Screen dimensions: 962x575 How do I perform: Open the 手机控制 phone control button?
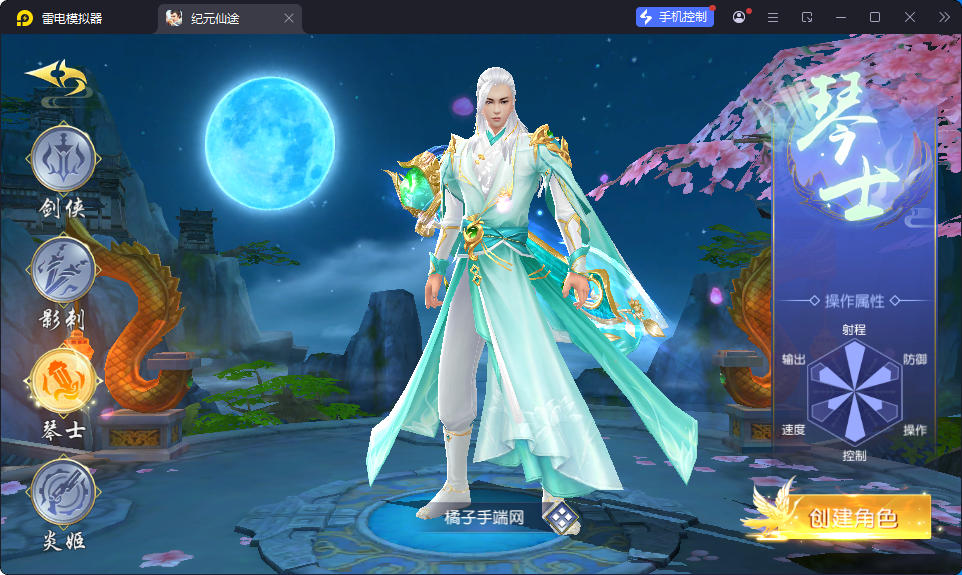tap(675, 17)
